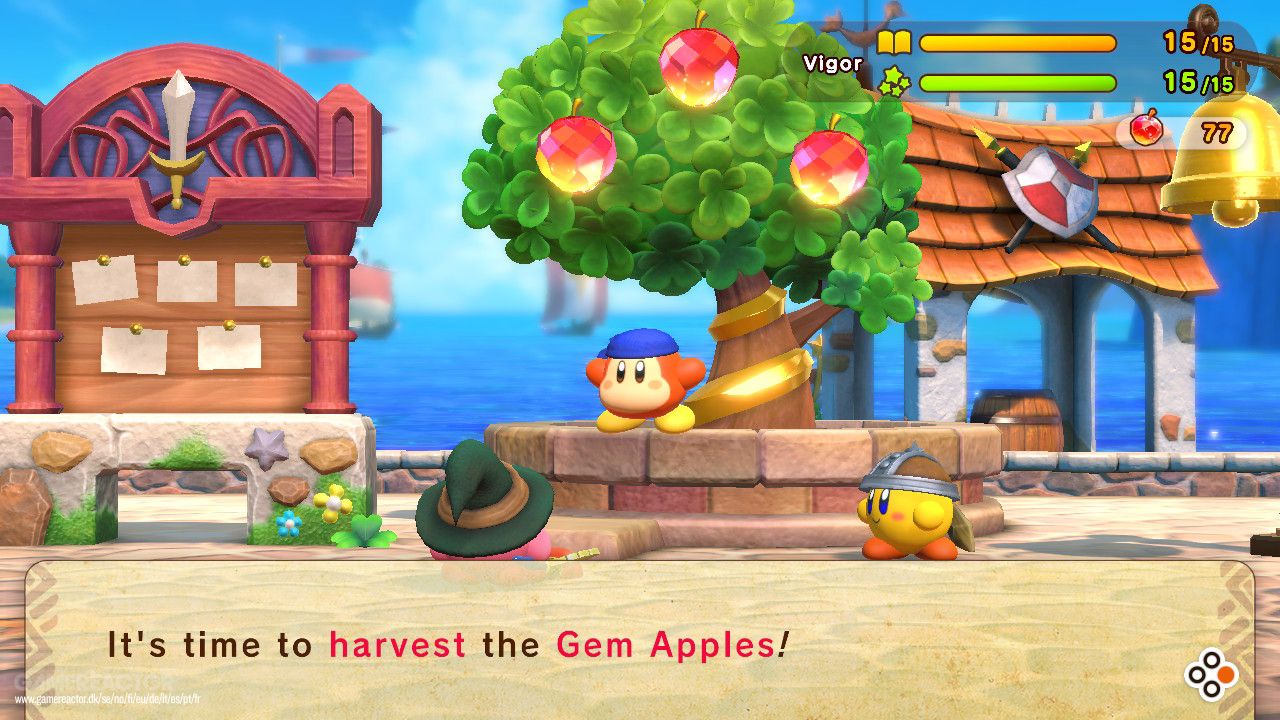Click the orange story gauge bar
1280x720 pixels.
[x=1020, y=42]
